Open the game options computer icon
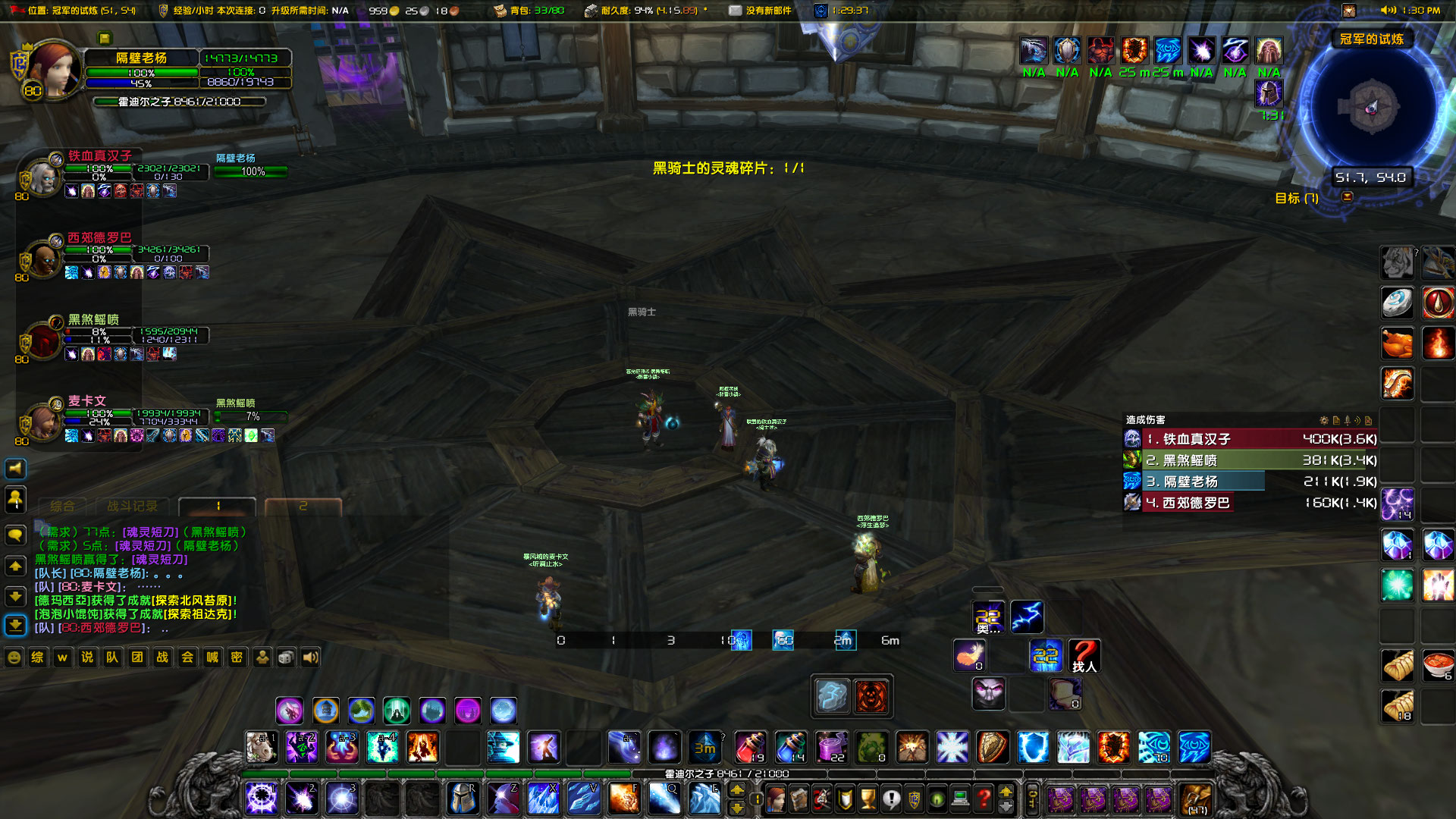Screen dimensions: 1456x819 pyautogui.click(x=960, y=798)
